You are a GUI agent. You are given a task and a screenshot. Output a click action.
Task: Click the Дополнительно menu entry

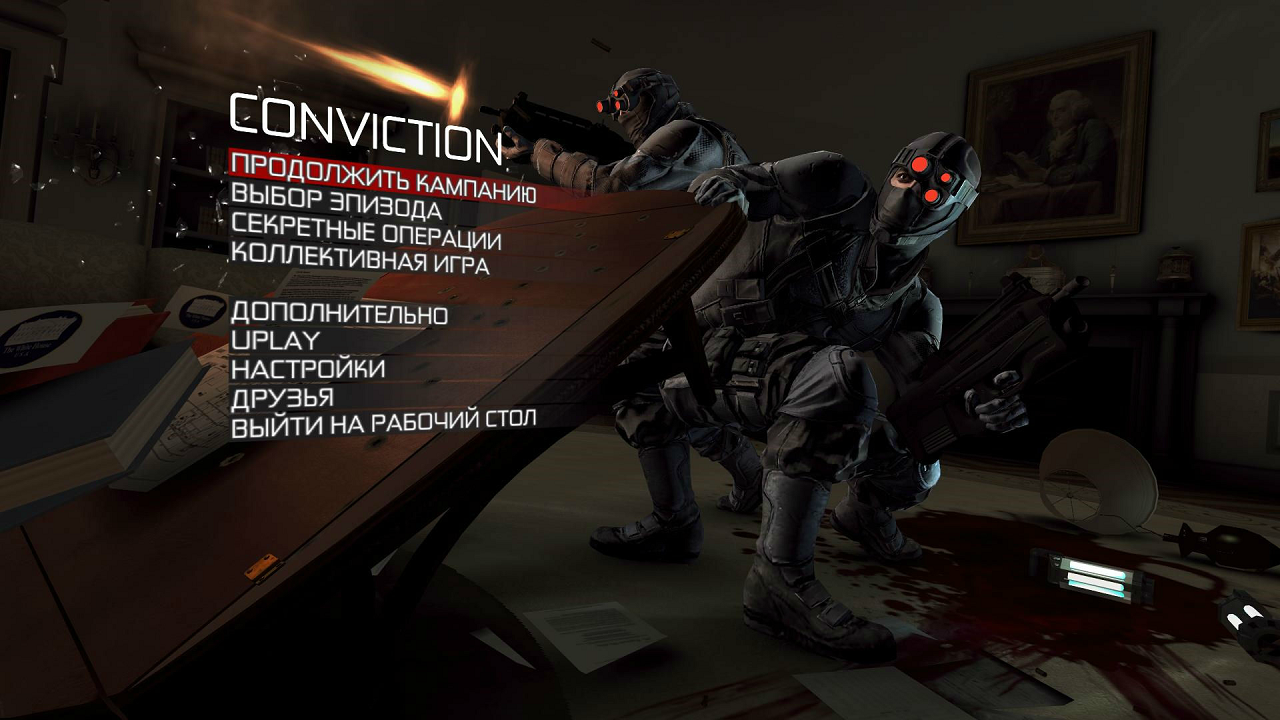[339, 313]
